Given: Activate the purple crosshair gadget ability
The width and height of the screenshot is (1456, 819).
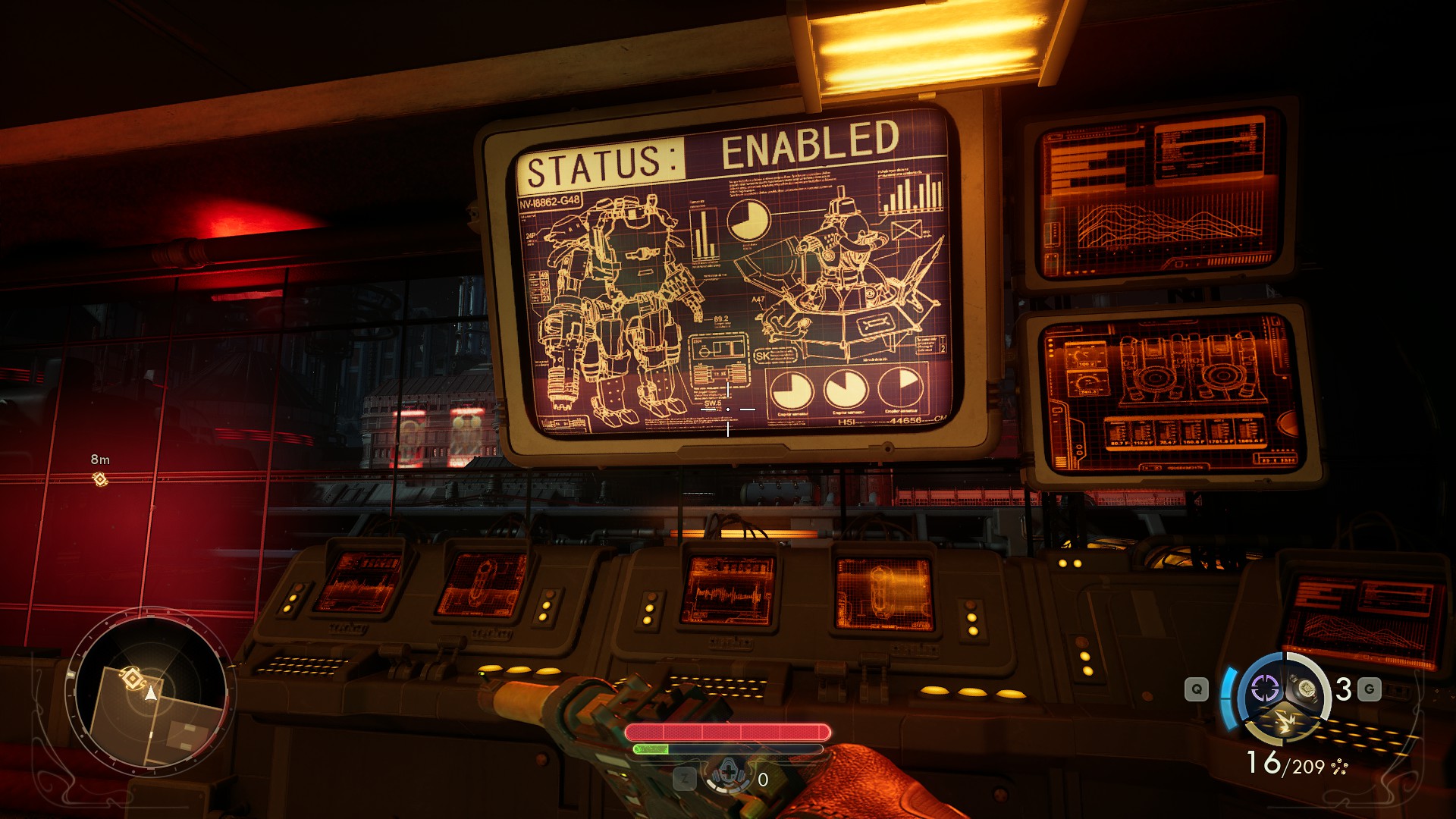Looking at the screenshot, I should 1264,689.
